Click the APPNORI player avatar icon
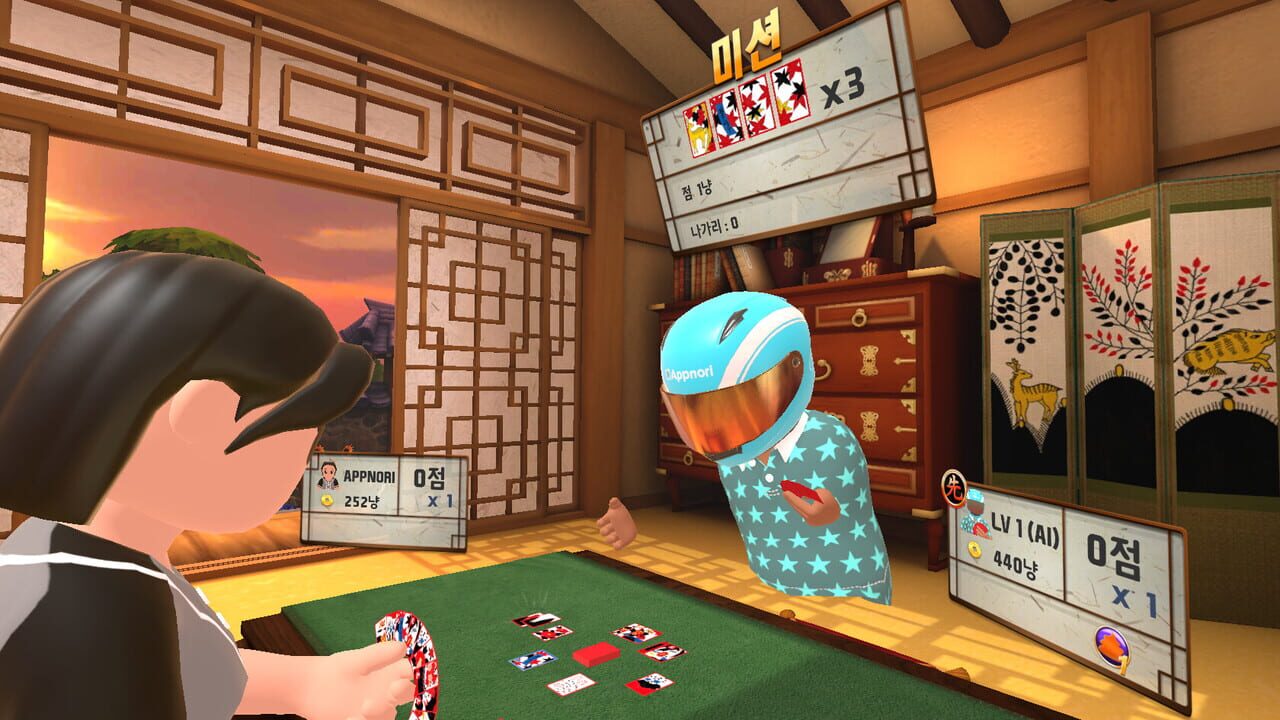1280x720 pixels. coord(328,476)
